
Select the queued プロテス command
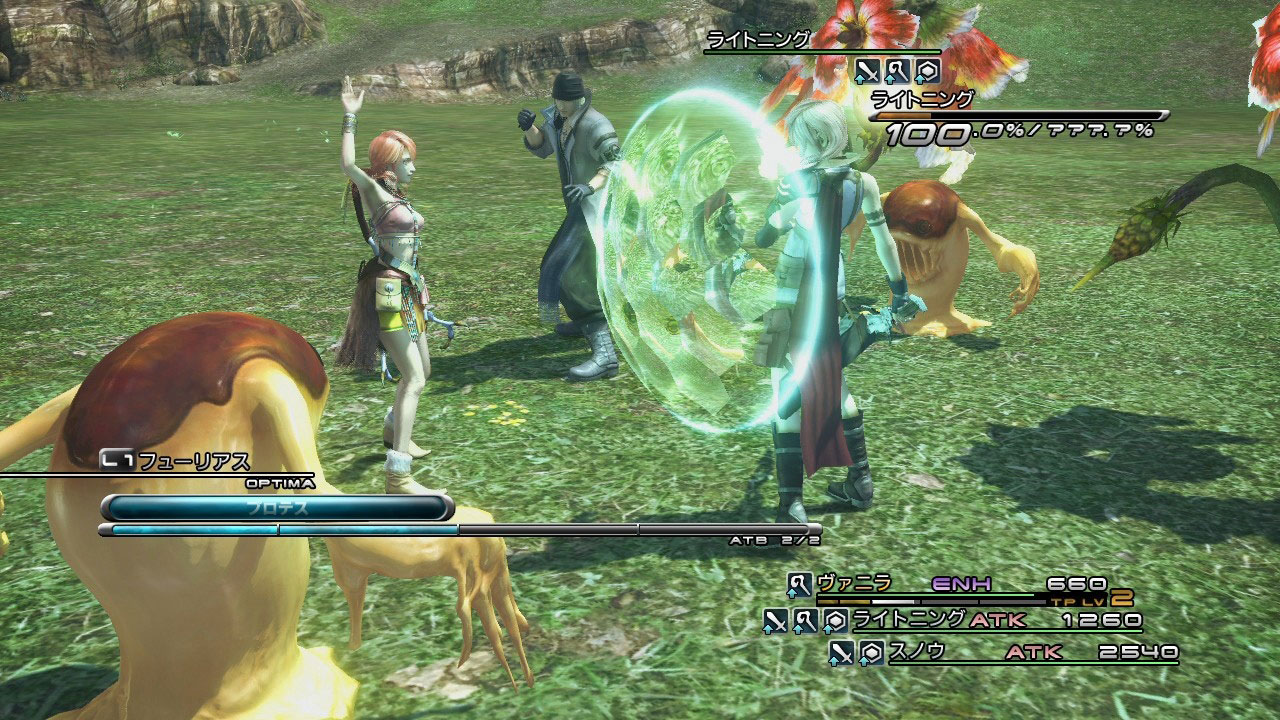(x=277, y=507)
